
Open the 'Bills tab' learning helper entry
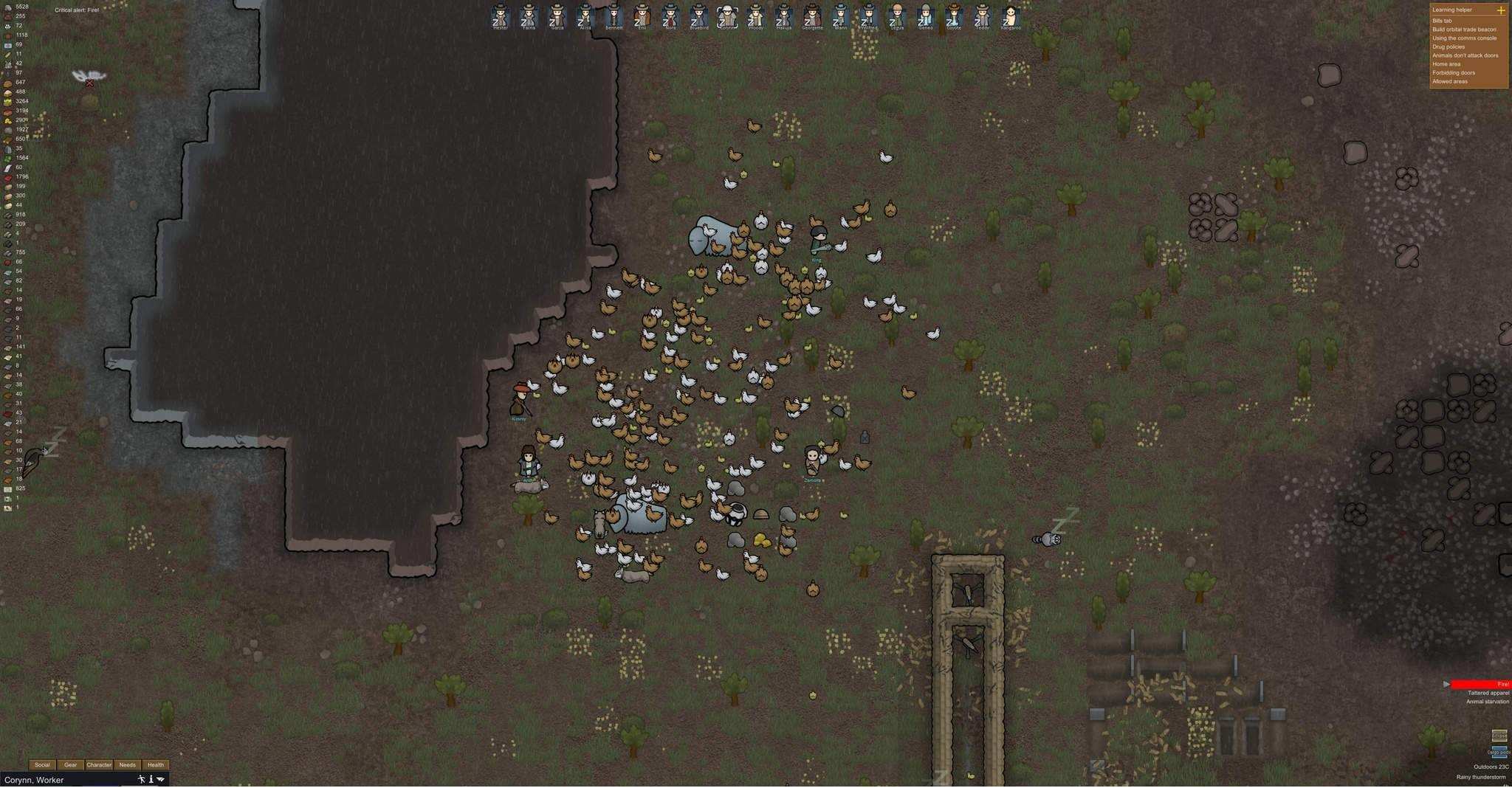coord(1442,21)
